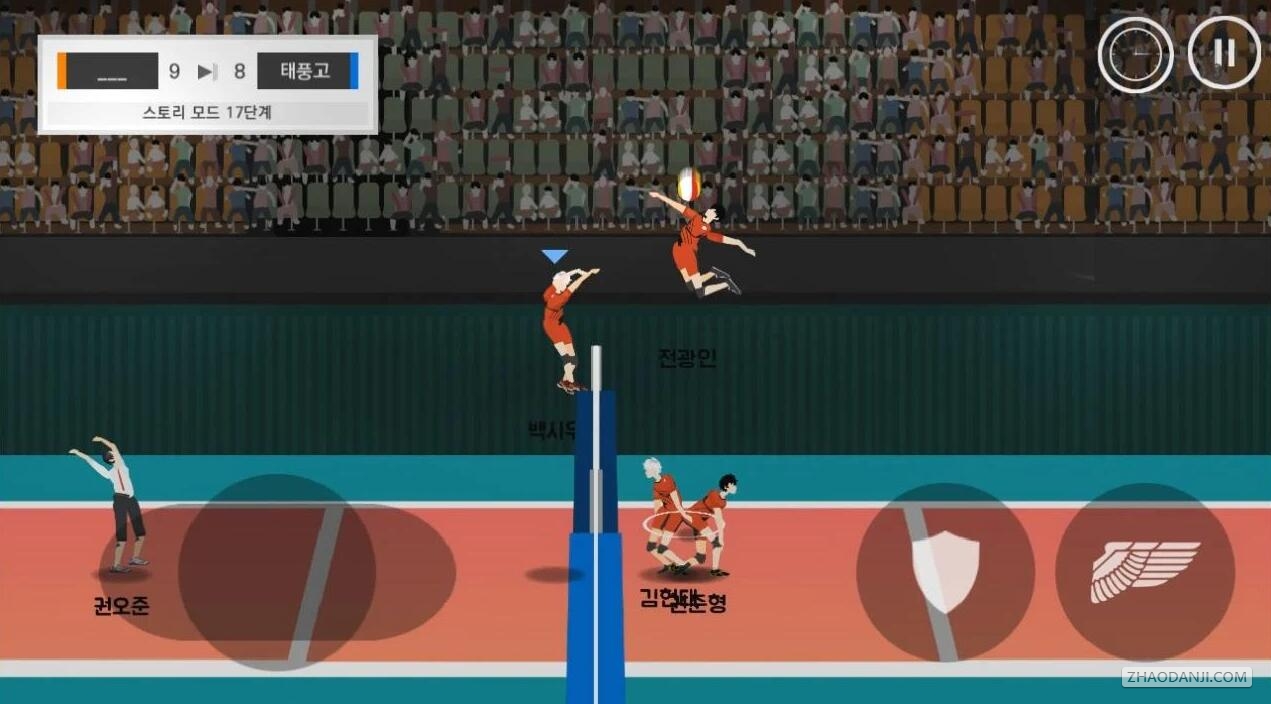Pause the volleyball match

[1224, 53]
